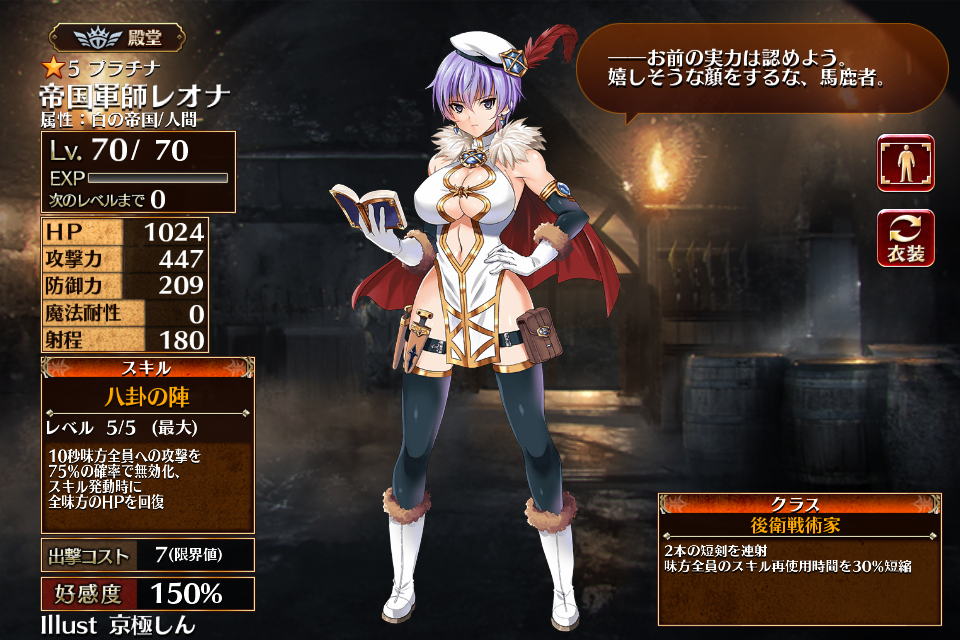Open the 殿堂 hall badge
960x640 pixels.
119,38
